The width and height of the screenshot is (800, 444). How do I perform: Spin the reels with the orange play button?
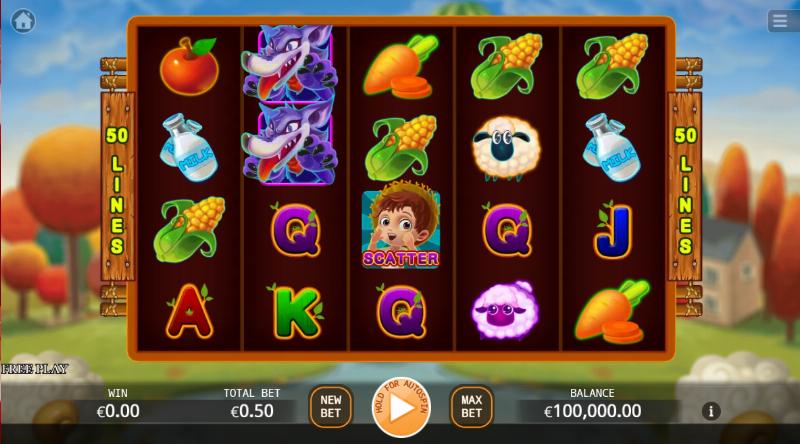click(401, 408)
